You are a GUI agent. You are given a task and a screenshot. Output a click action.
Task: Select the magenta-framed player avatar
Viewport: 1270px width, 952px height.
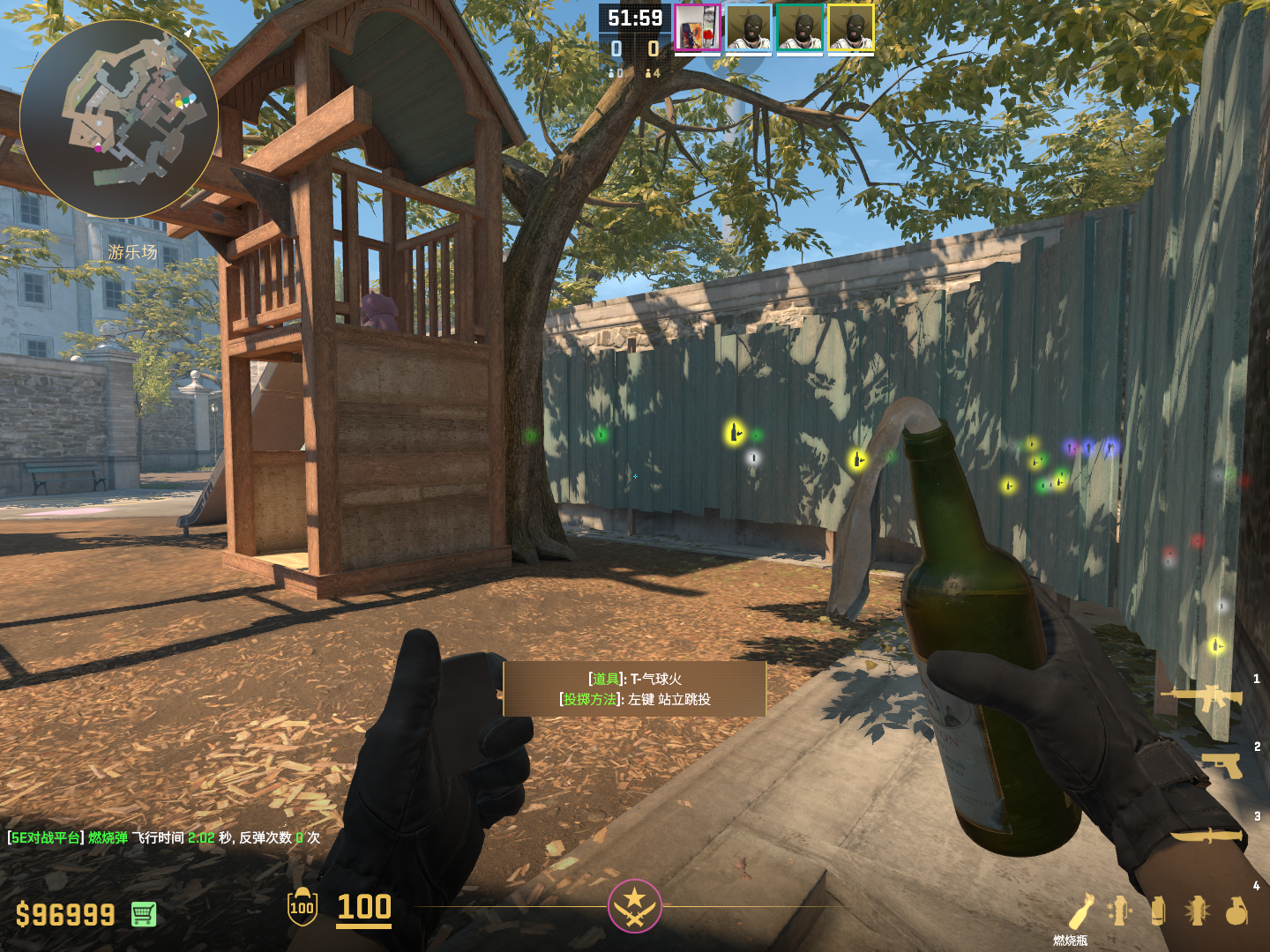click(698, 29)
